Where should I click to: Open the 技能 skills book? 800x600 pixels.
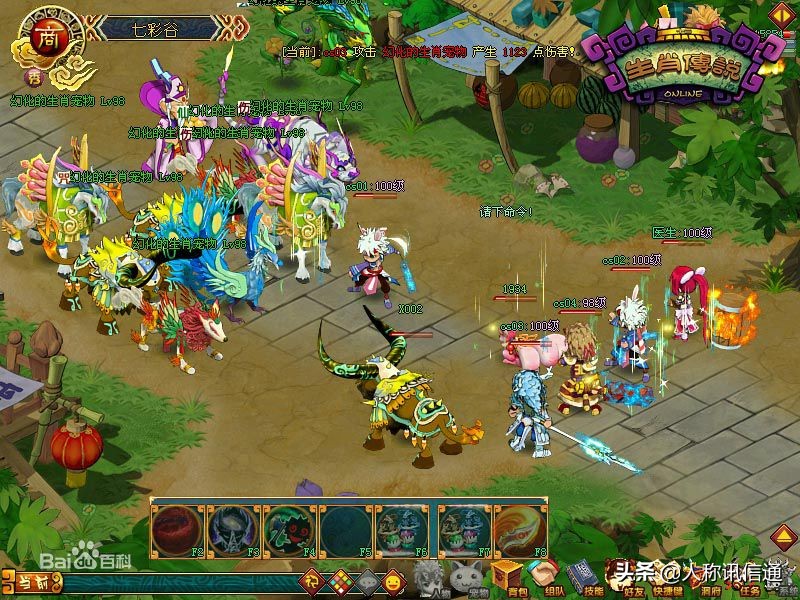click(x=582, y=578)
